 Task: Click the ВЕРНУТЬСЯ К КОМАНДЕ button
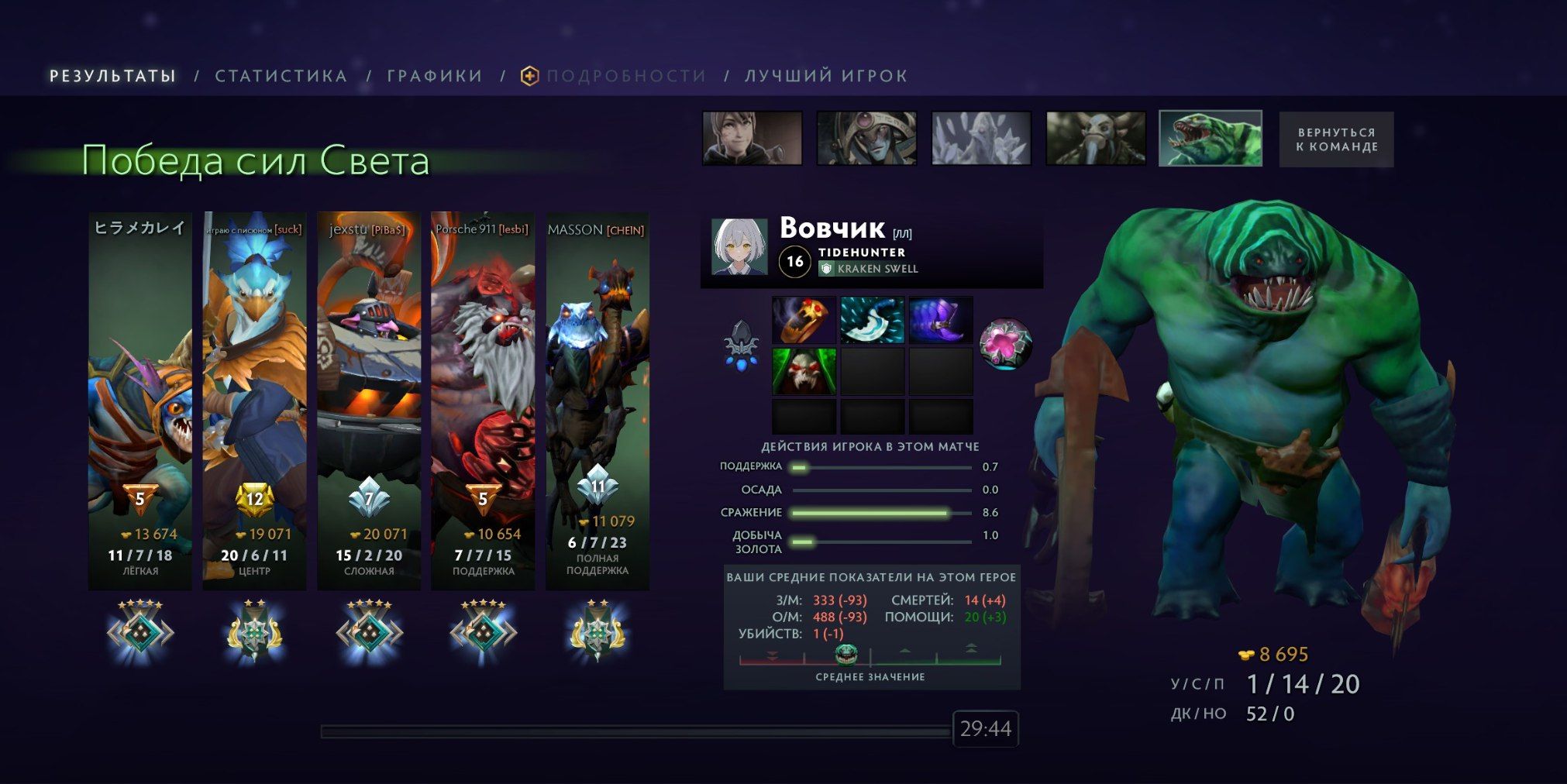click(x=1335, y=139)
